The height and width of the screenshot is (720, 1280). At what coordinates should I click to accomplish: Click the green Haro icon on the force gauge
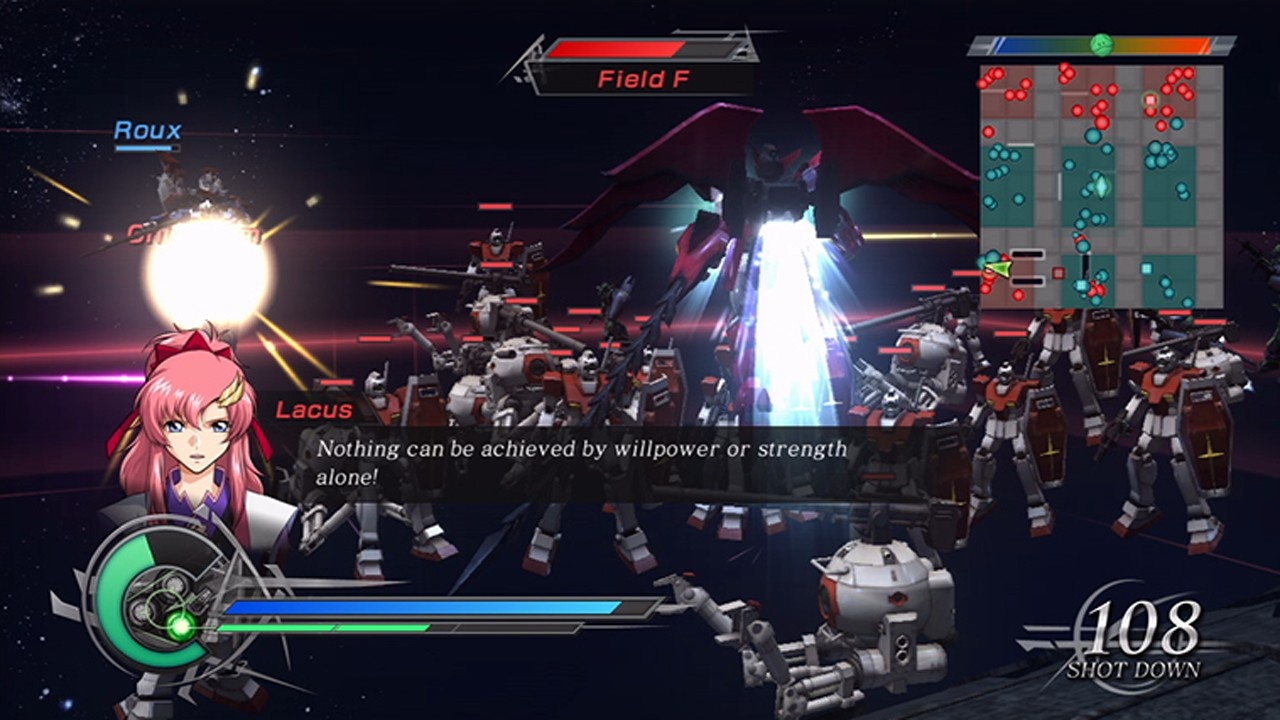click(x=1102, y=45)
